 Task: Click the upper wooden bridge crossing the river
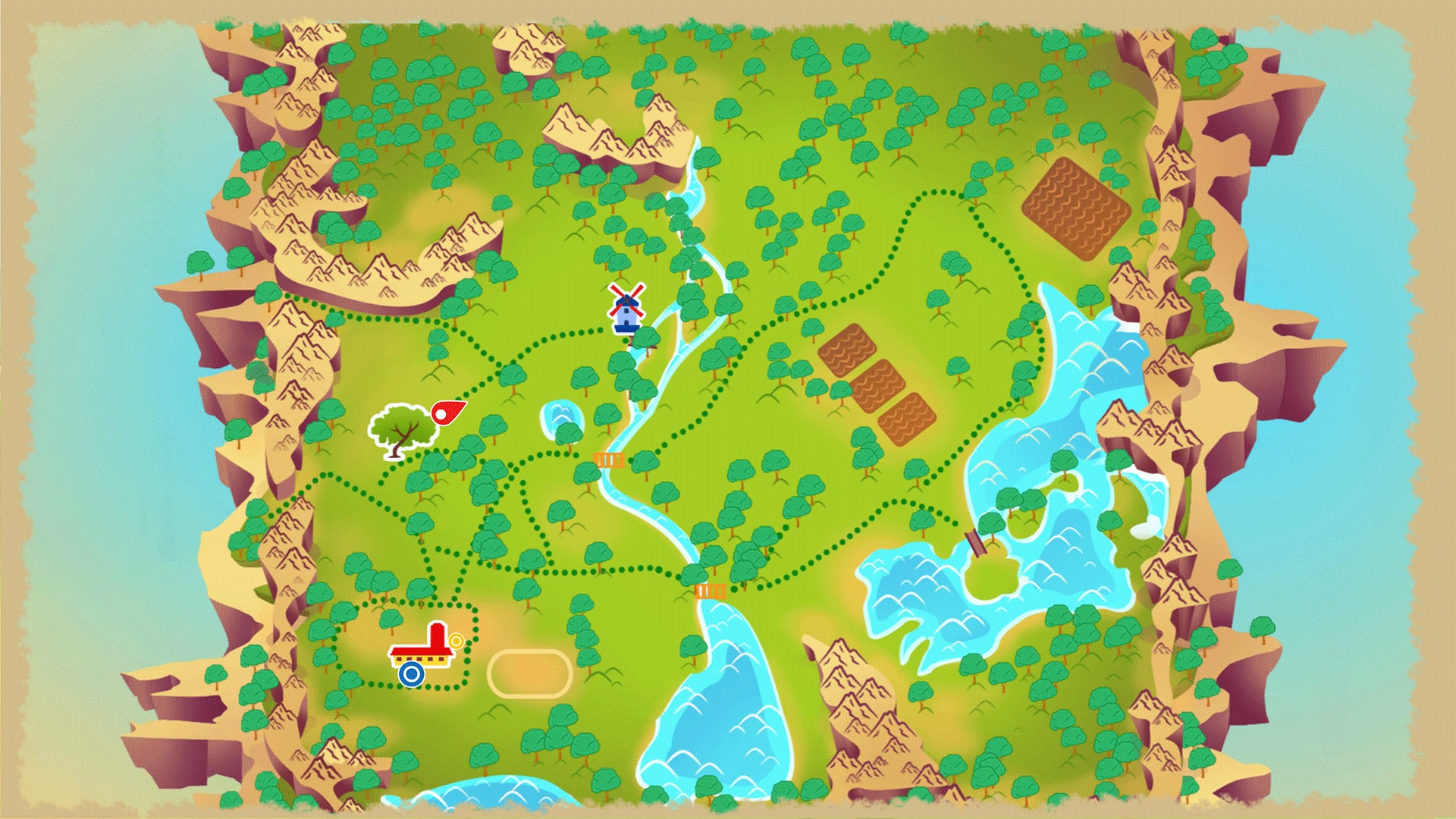tap(609, 460)
